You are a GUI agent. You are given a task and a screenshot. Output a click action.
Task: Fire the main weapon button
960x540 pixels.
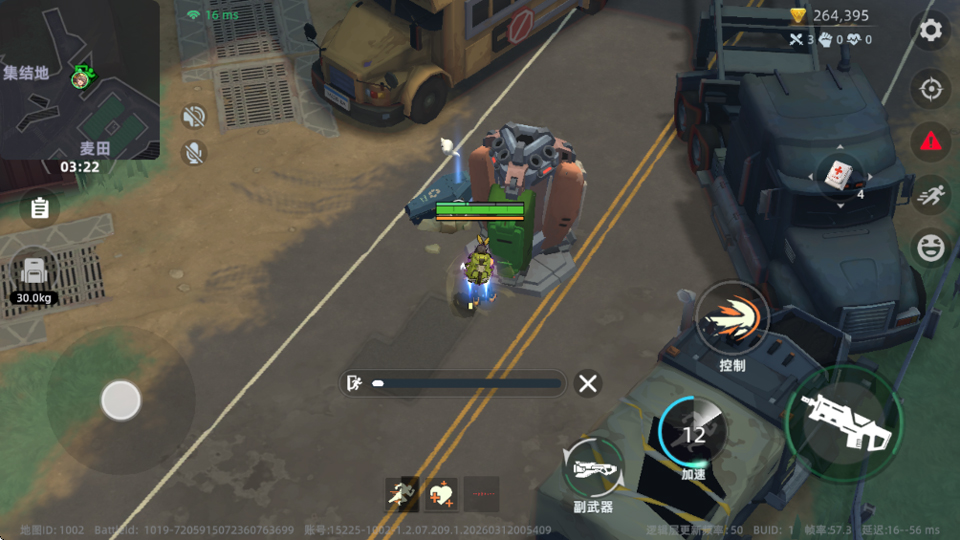point(843,421)
